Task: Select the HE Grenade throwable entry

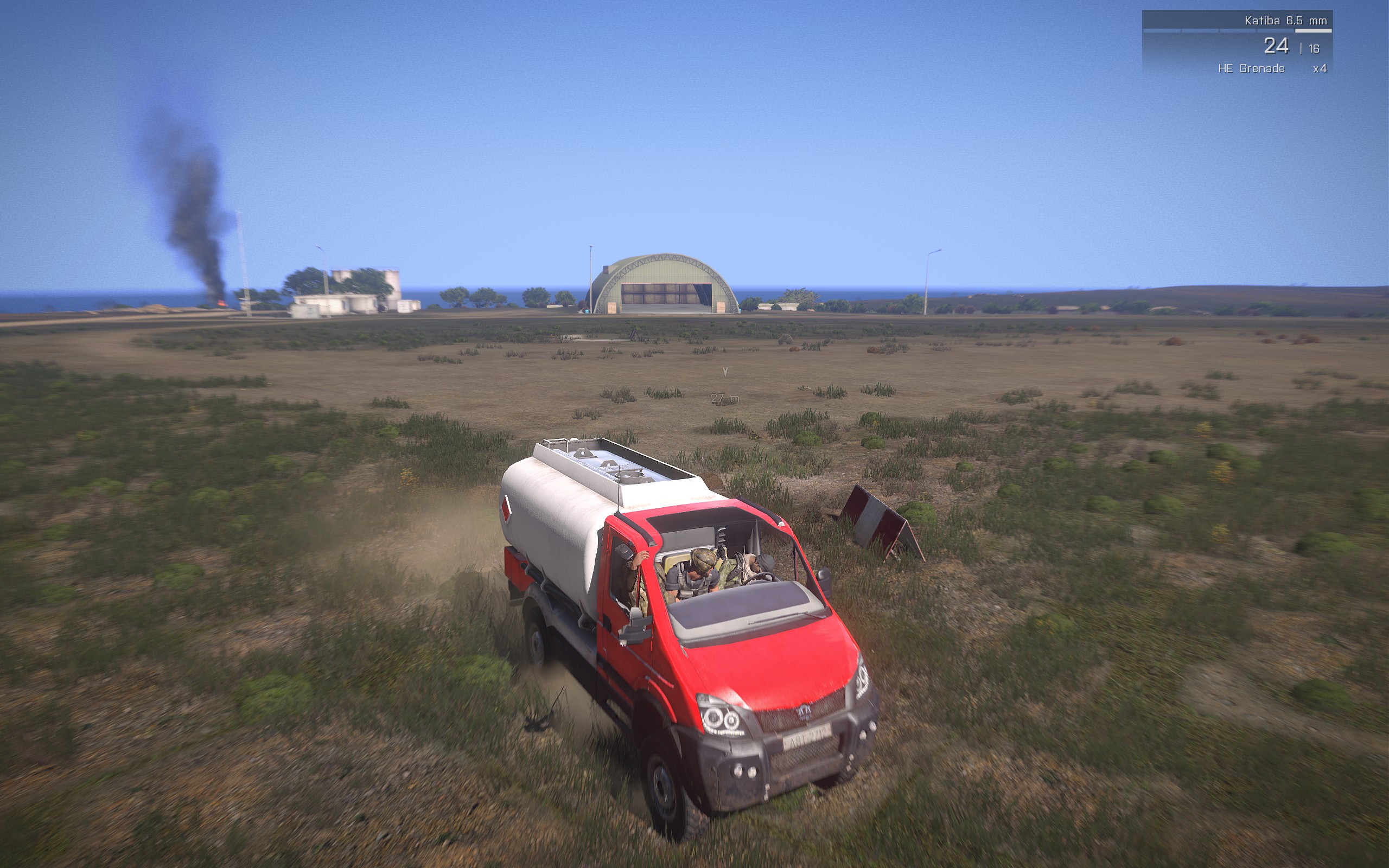Action: (1251, 68)
